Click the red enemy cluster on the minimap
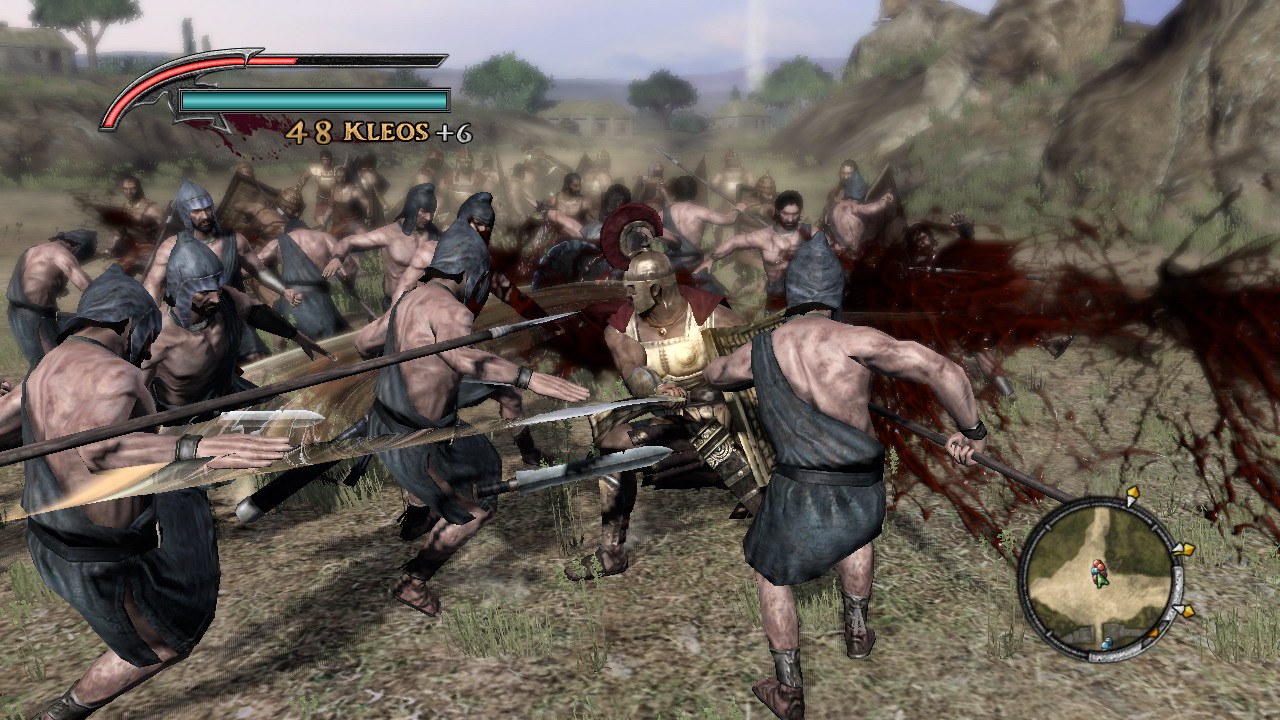Viewport: 1280px width, 720px height. tap(1098, 566)
